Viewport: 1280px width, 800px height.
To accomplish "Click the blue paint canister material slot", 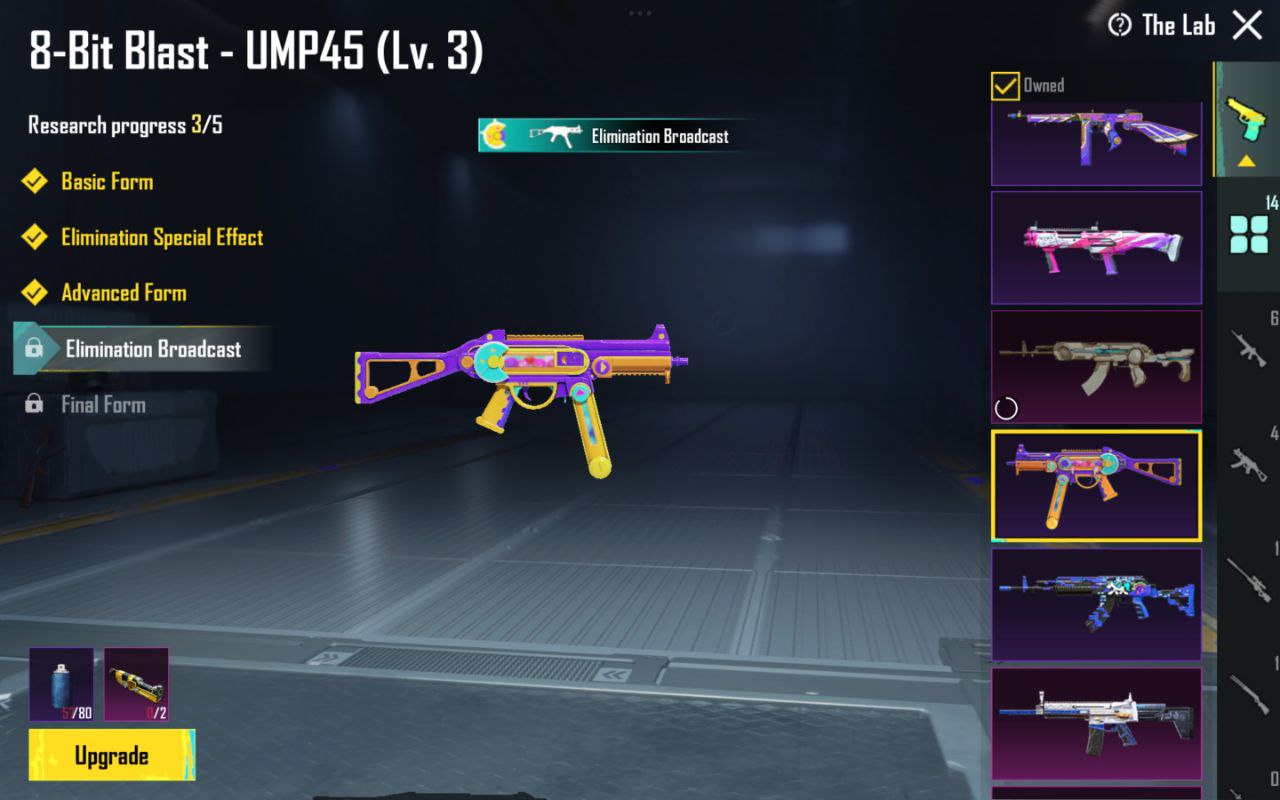I will (61, 684).
